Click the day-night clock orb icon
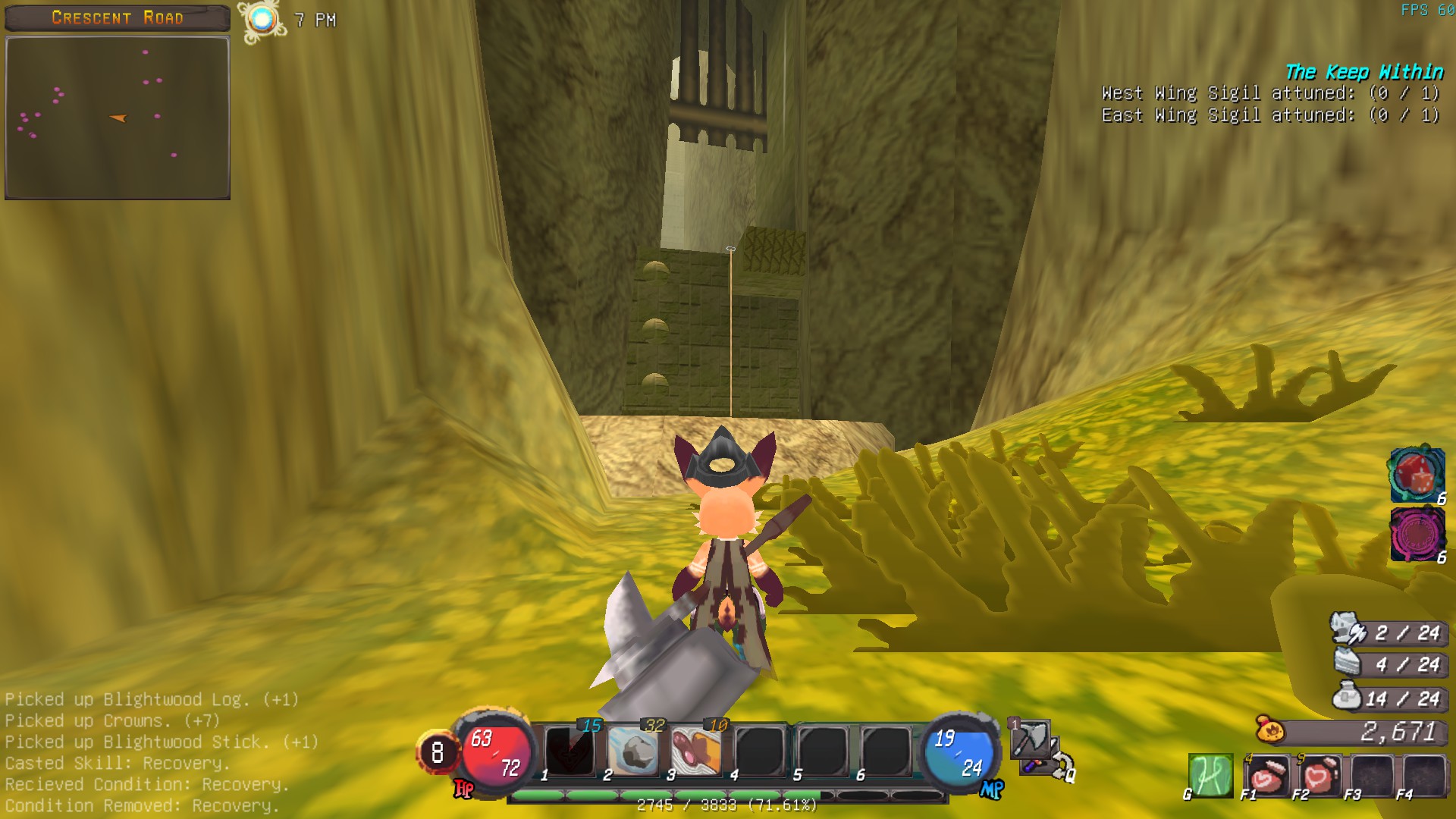Viewport: 1456px width, 819px height. [262, 20]
